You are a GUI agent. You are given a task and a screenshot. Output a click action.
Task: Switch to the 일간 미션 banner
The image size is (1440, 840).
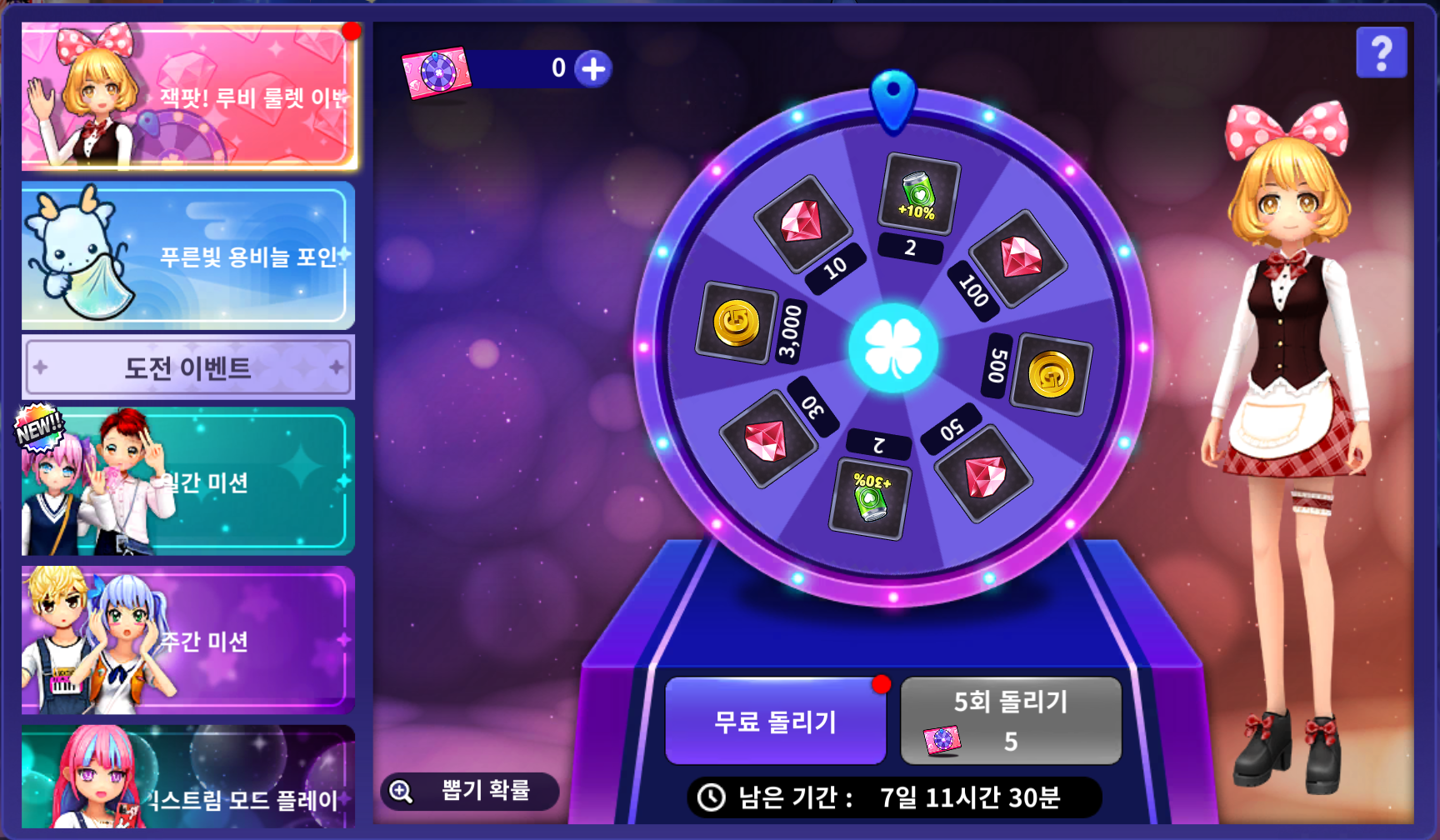188,482
